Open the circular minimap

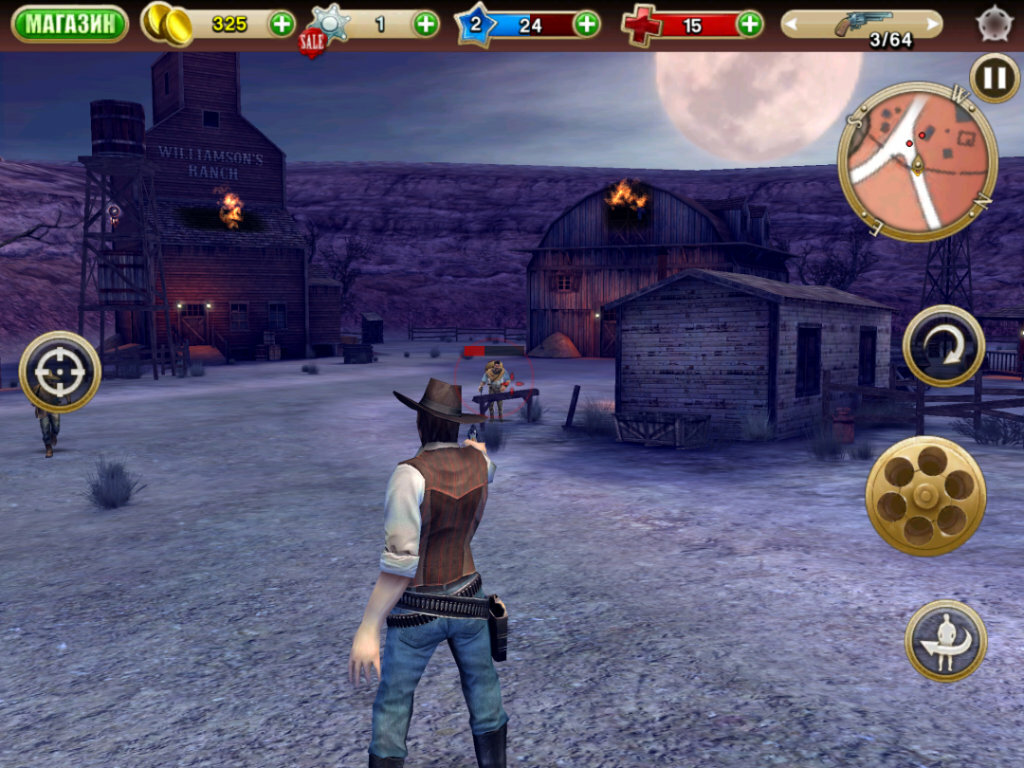[918, 161]
